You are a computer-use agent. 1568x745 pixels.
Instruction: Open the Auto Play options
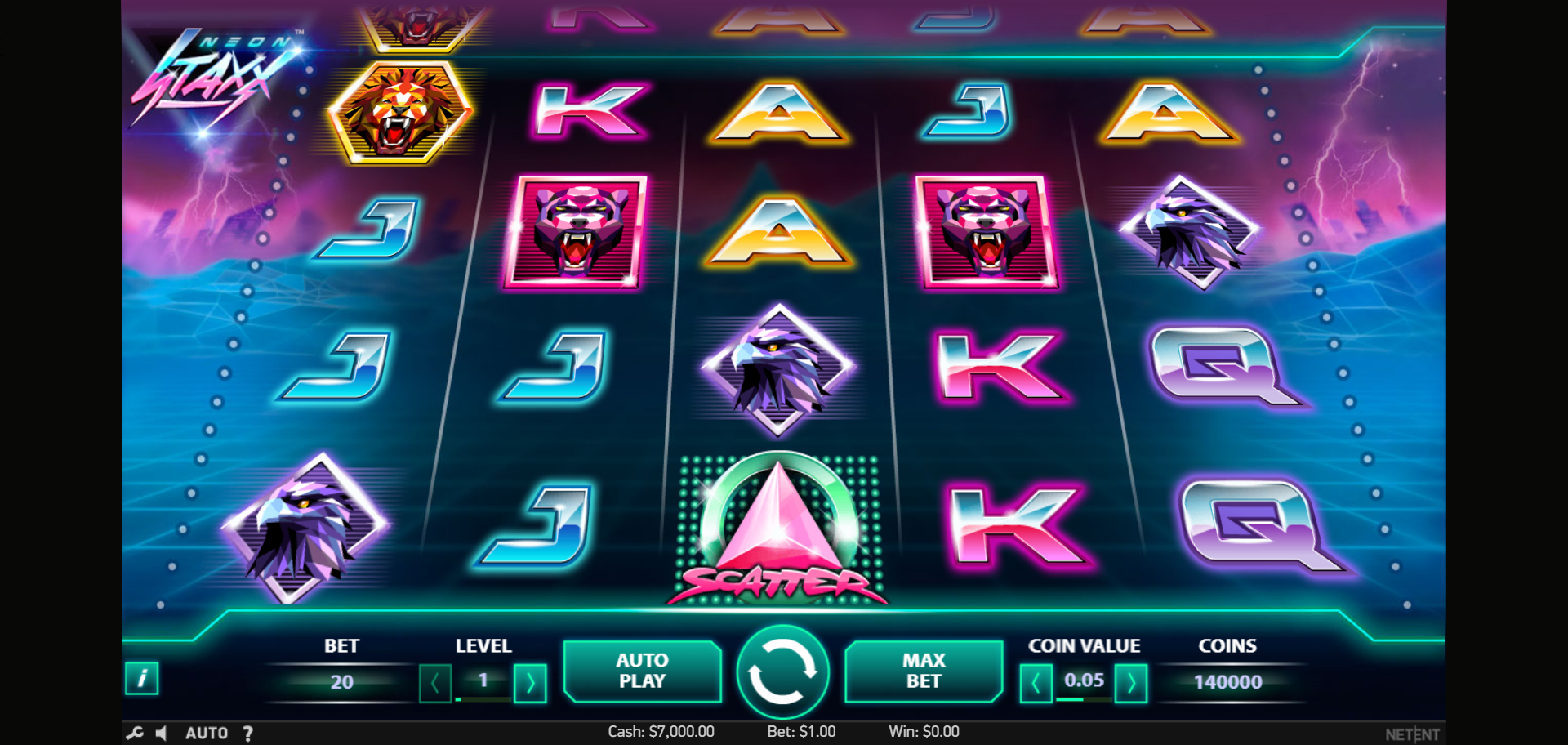642,671
